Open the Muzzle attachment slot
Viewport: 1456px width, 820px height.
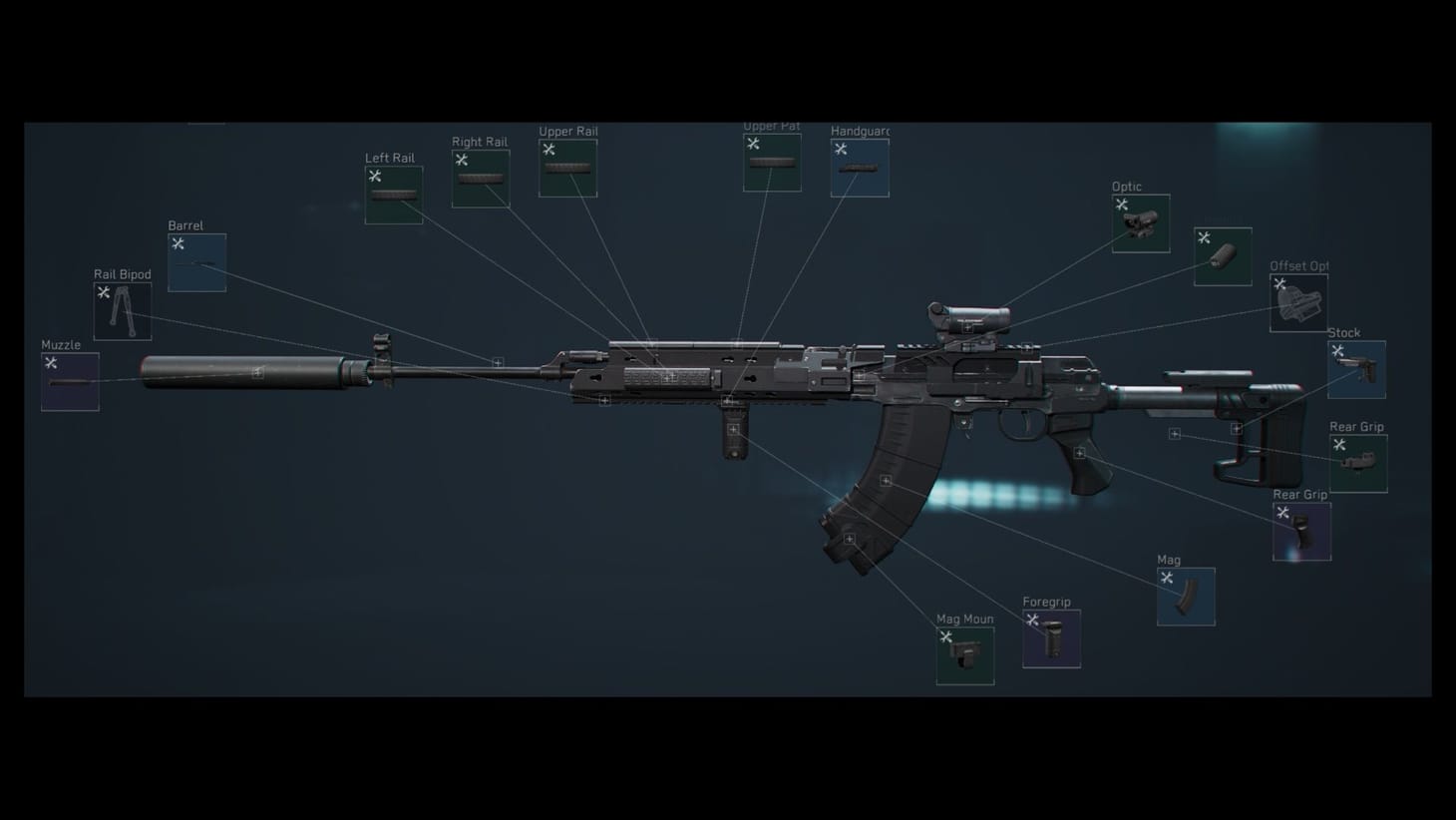[69, 381]
